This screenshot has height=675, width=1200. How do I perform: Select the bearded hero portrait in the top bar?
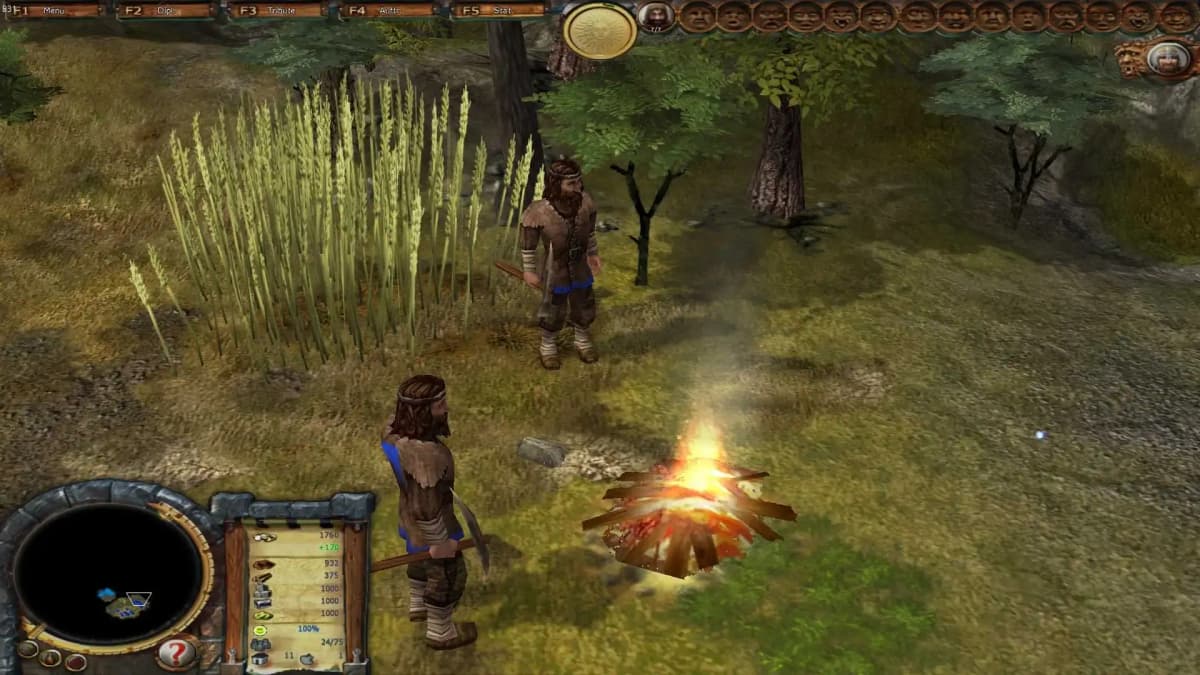(656, 16)
